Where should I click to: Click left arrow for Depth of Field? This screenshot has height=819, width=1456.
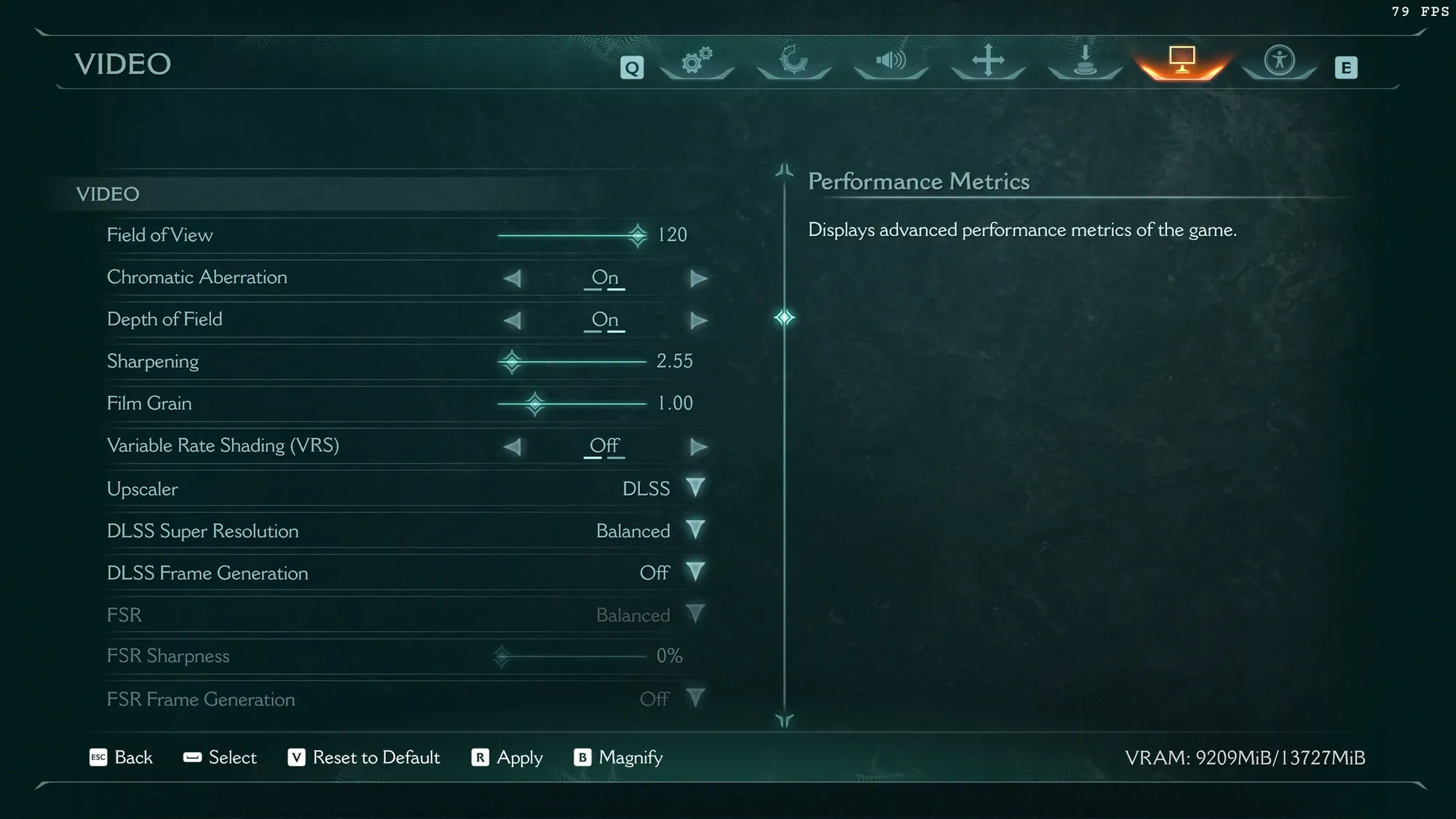click(513, 320)
